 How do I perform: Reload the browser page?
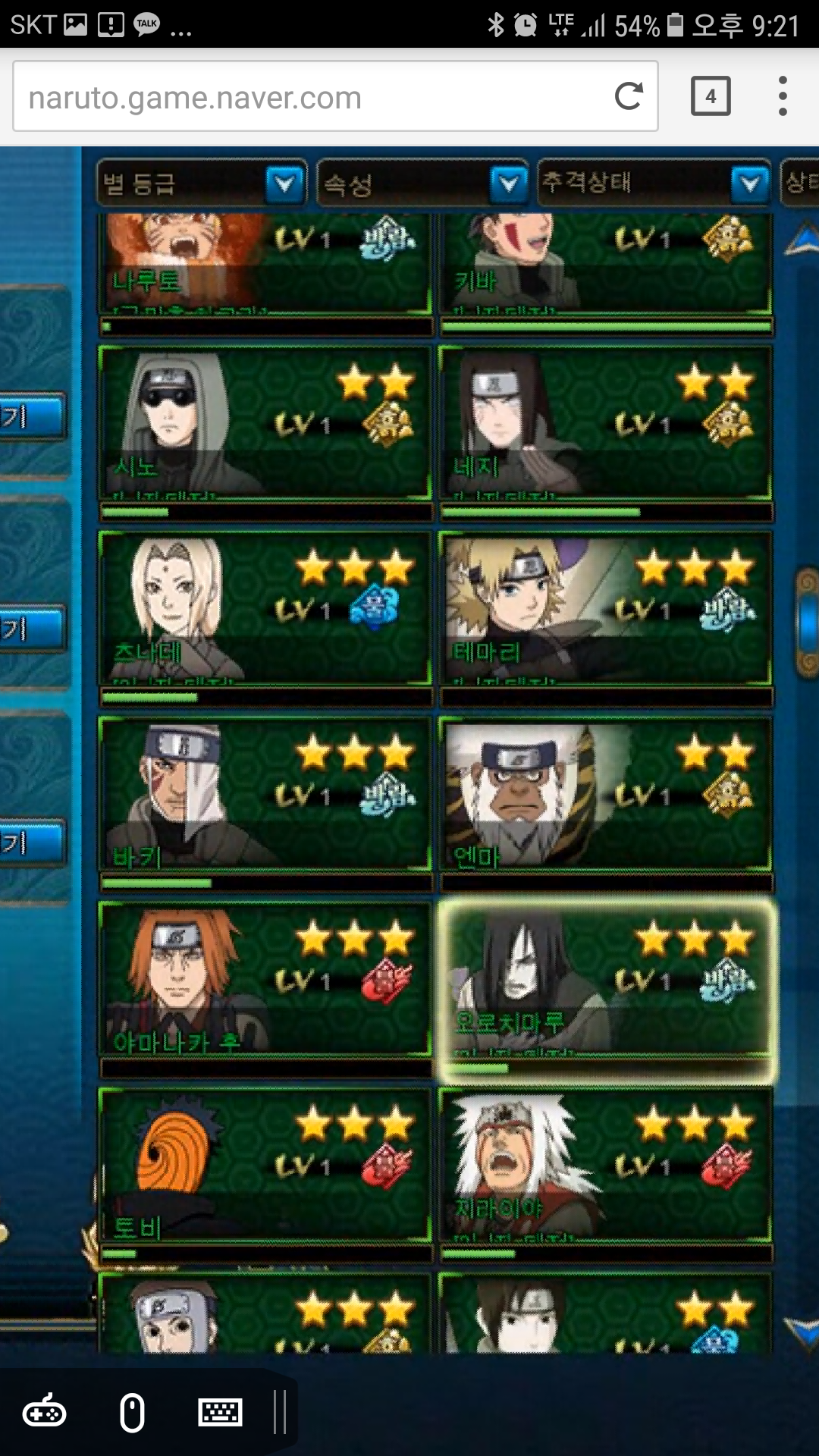629,96
